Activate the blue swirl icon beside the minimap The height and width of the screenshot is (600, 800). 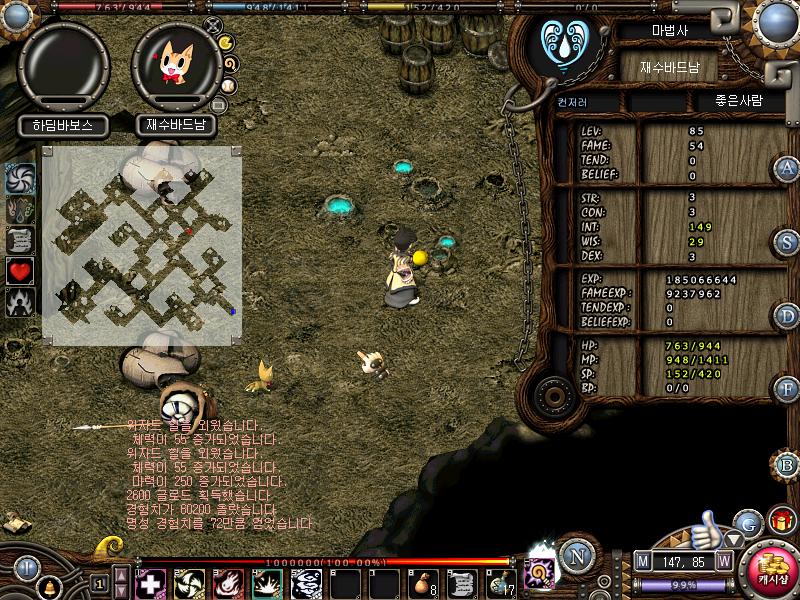click(x=20, y=178)
